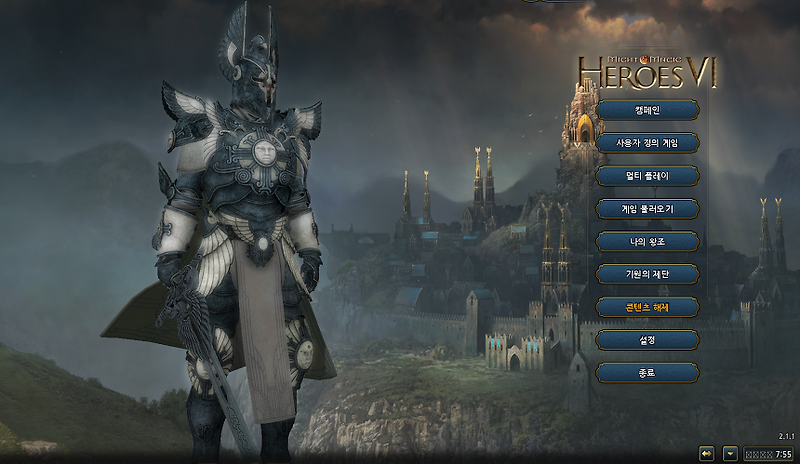Screen dimensions: 800x464
Task: Open 게임 불러오기 load game
Action: (647, 209)
